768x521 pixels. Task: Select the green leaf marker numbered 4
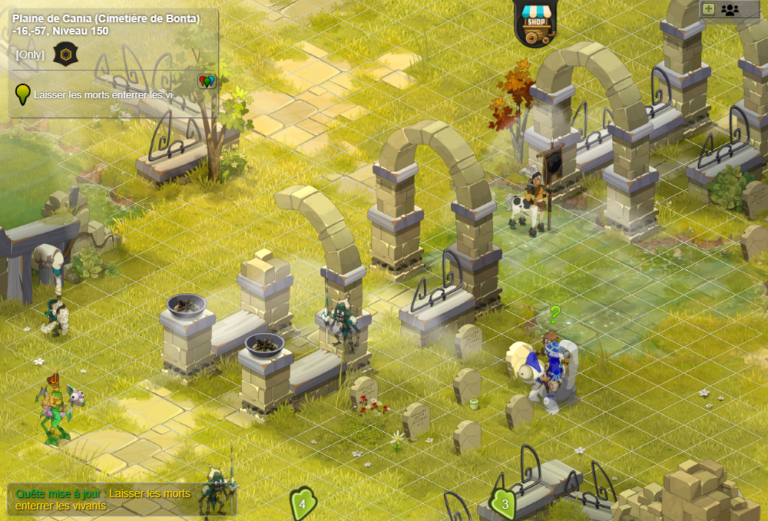[302, 503]
